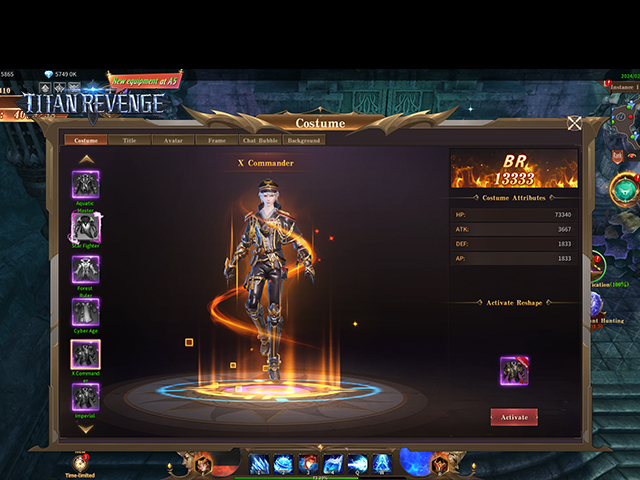Screen dimensions: 640x480
Task: Choose the Aquatic Master costume
Action: click(85, 184)
